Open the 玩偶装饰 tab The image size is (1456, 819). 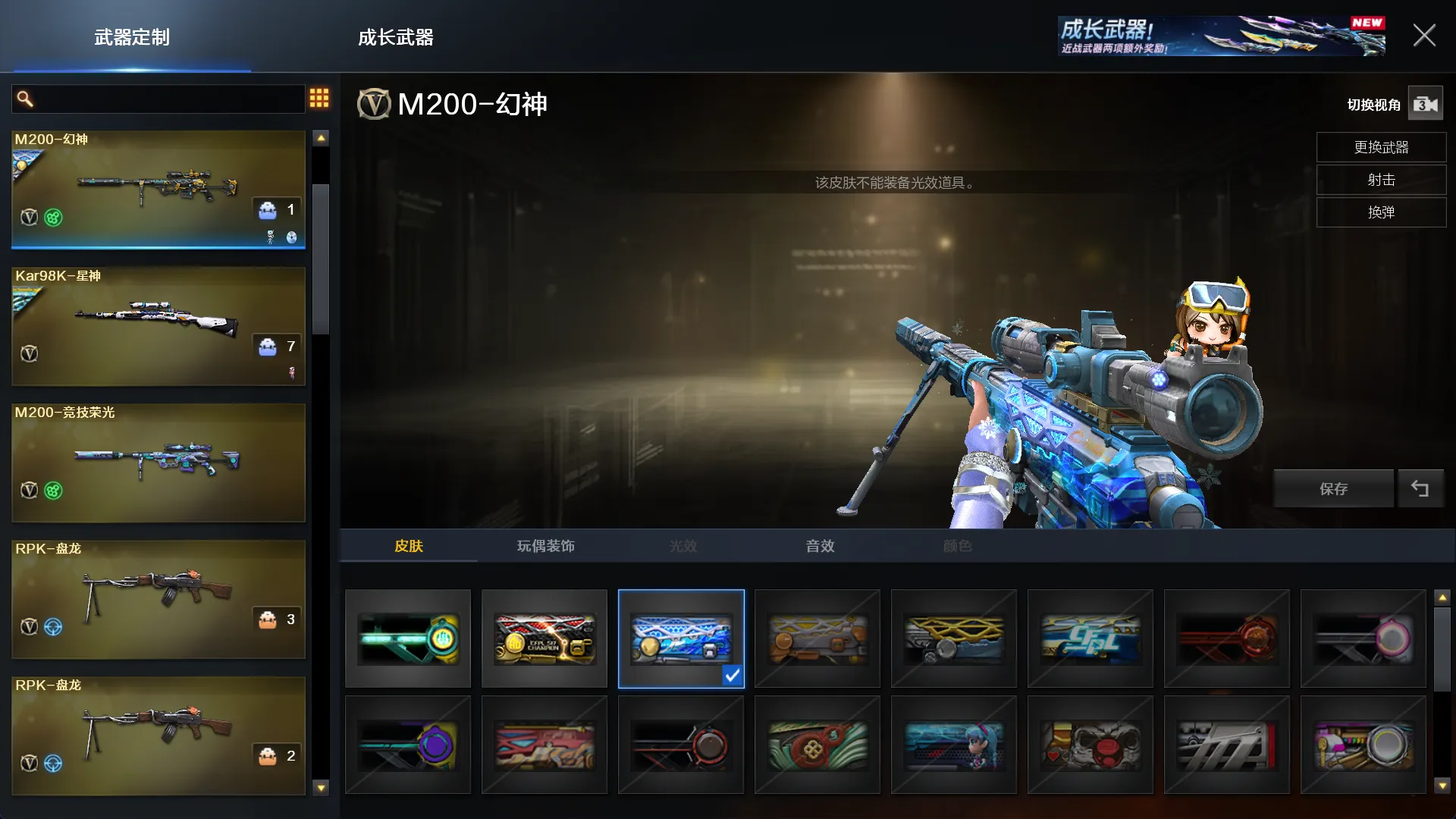[545, 546]
